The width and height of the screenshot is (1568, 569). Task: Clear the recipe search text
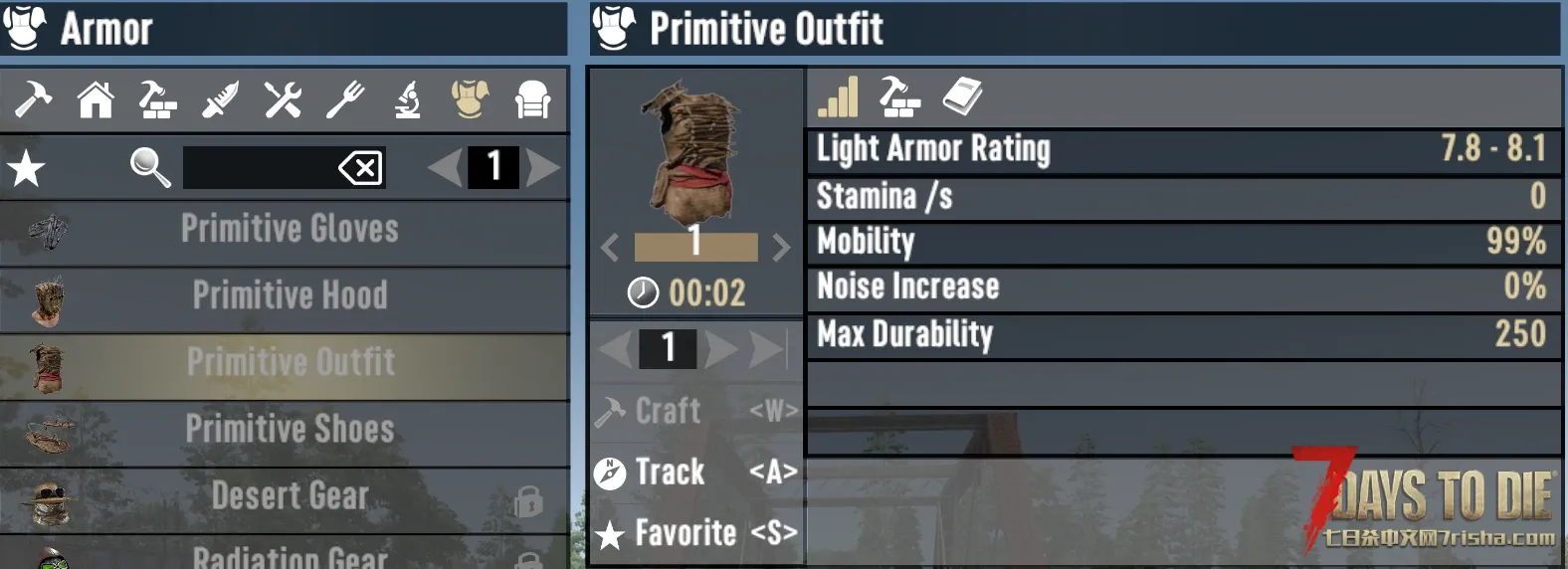tap(360, 168)
